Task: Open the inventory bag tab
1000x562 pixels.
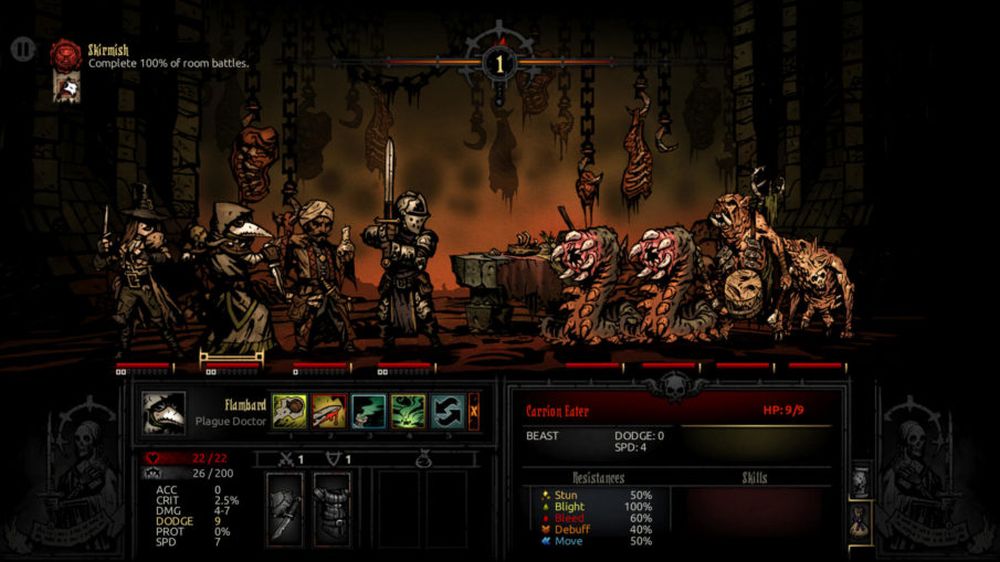Action: tap(860, 522)
